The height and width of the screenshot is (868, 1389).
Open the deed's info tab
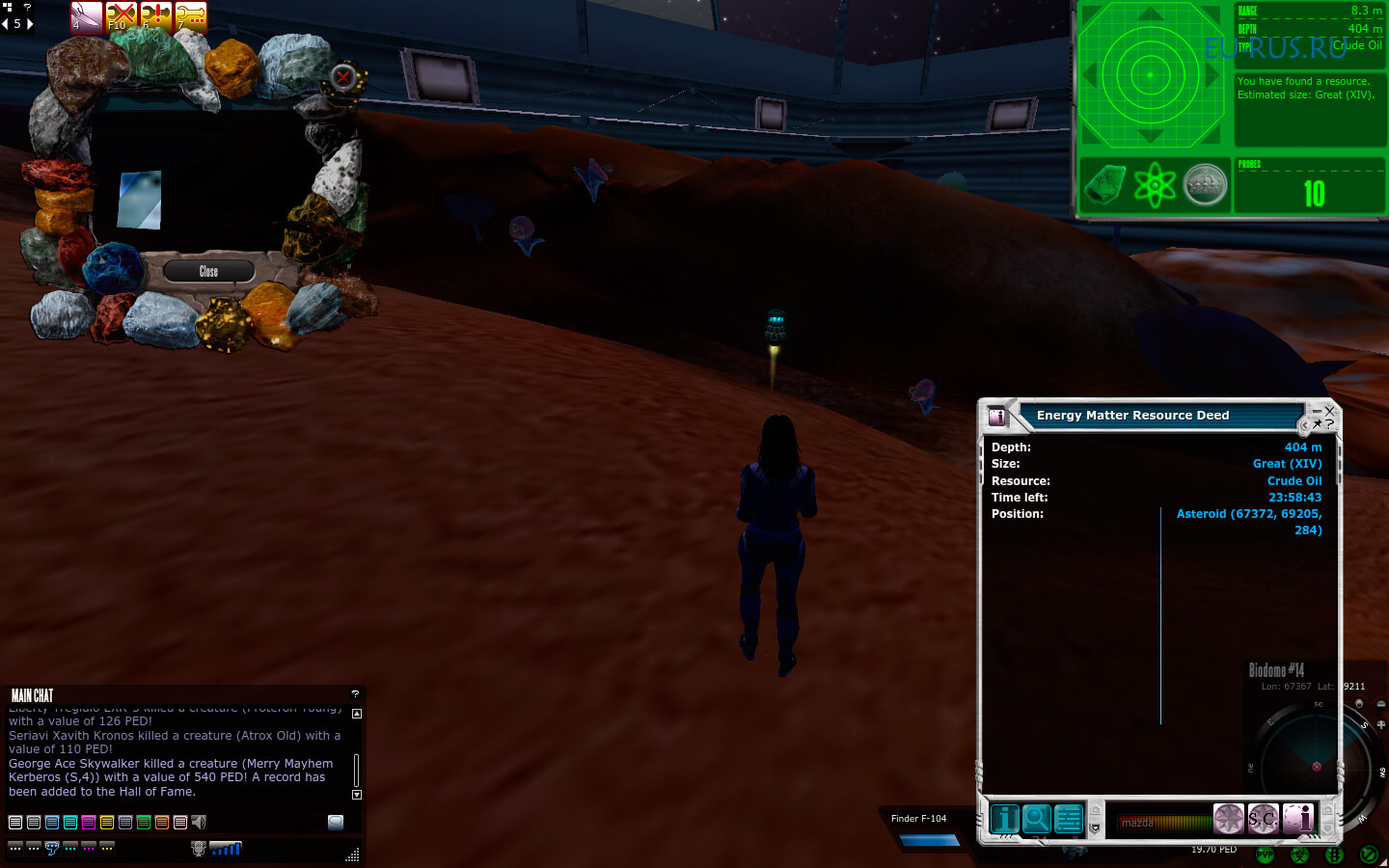pos(1004,818)
